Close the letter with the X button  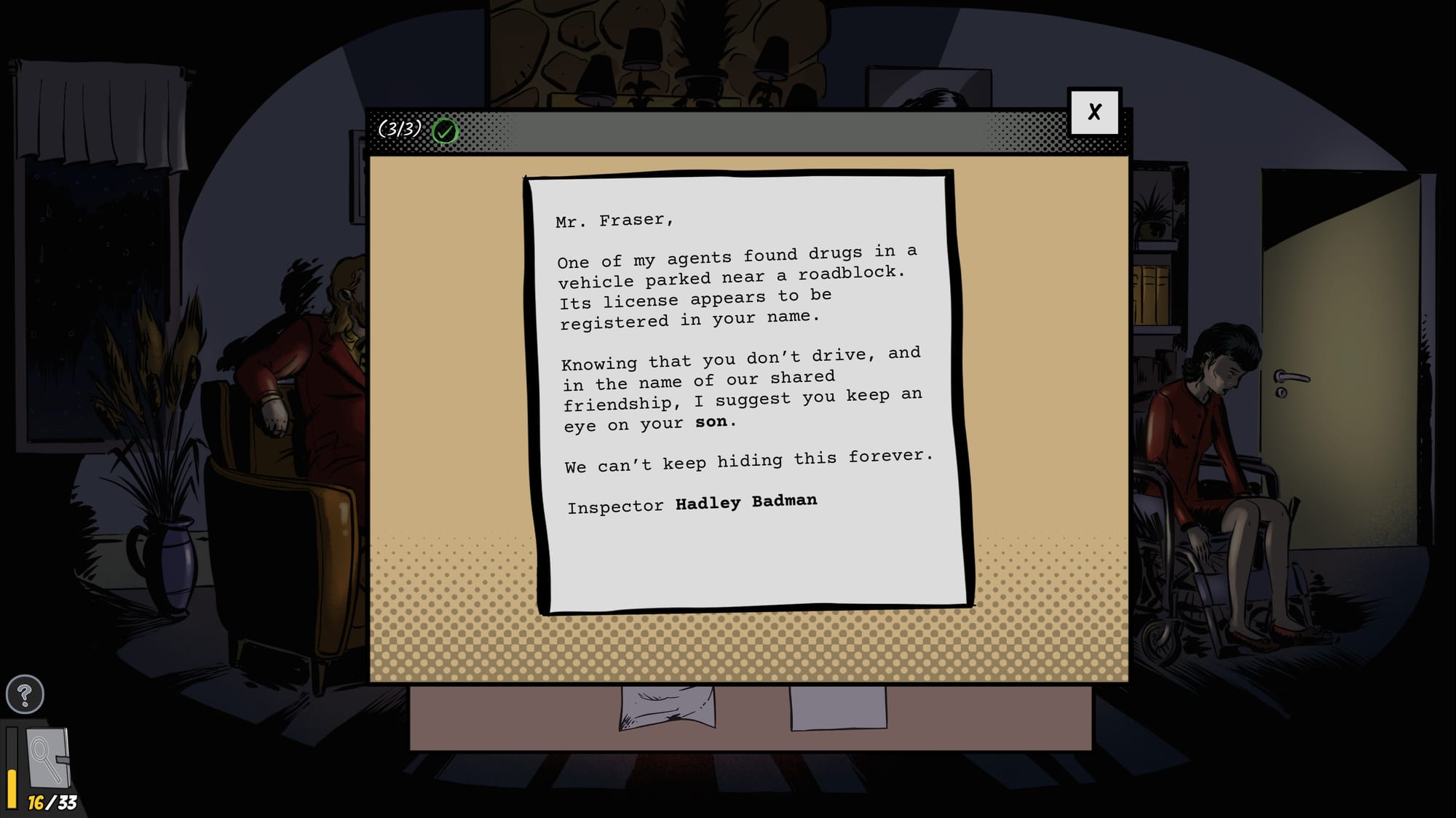(1093, 112)
